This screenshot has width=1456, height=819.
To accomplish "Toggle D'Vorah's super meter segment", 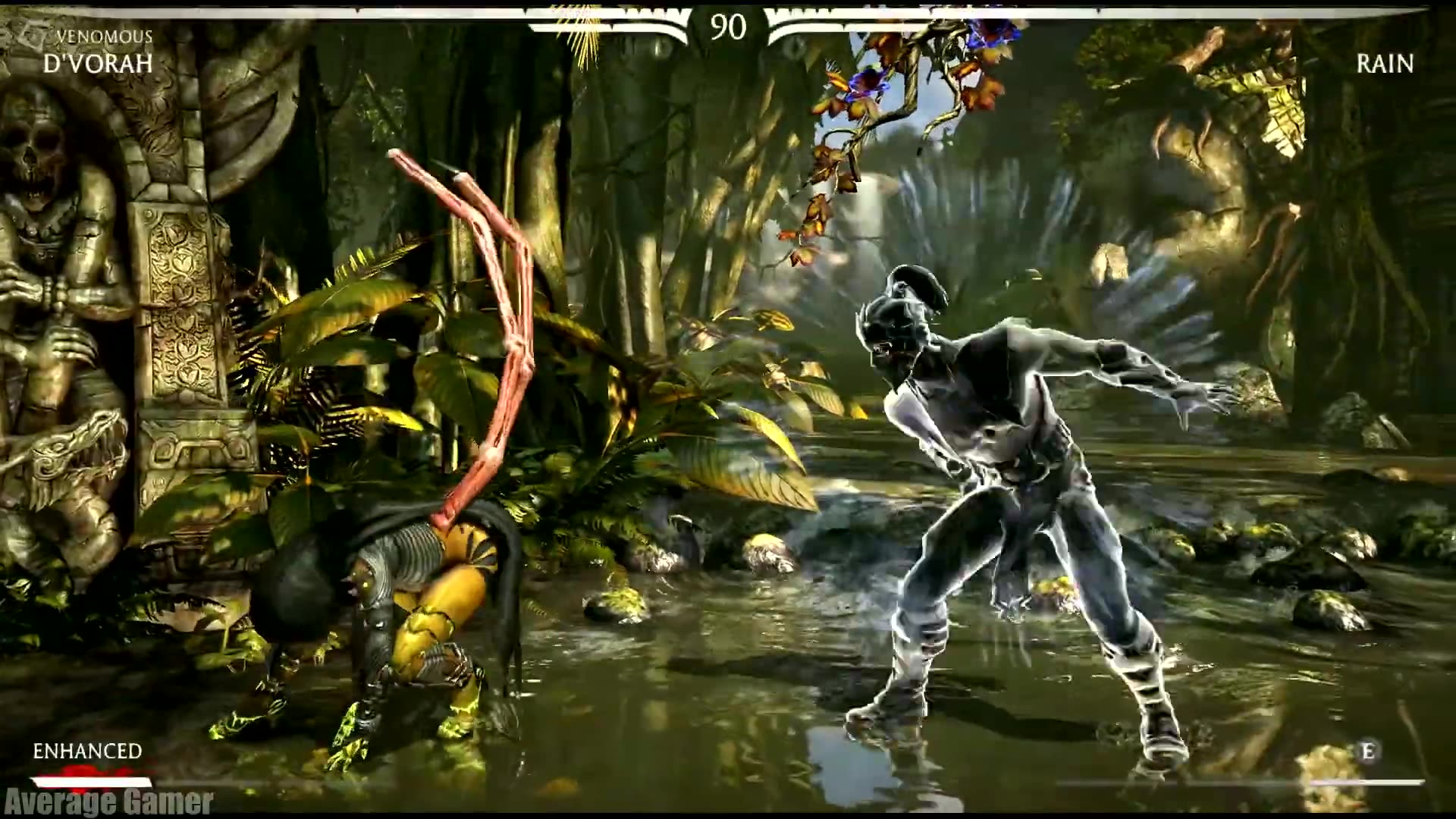I will point(91,783).
